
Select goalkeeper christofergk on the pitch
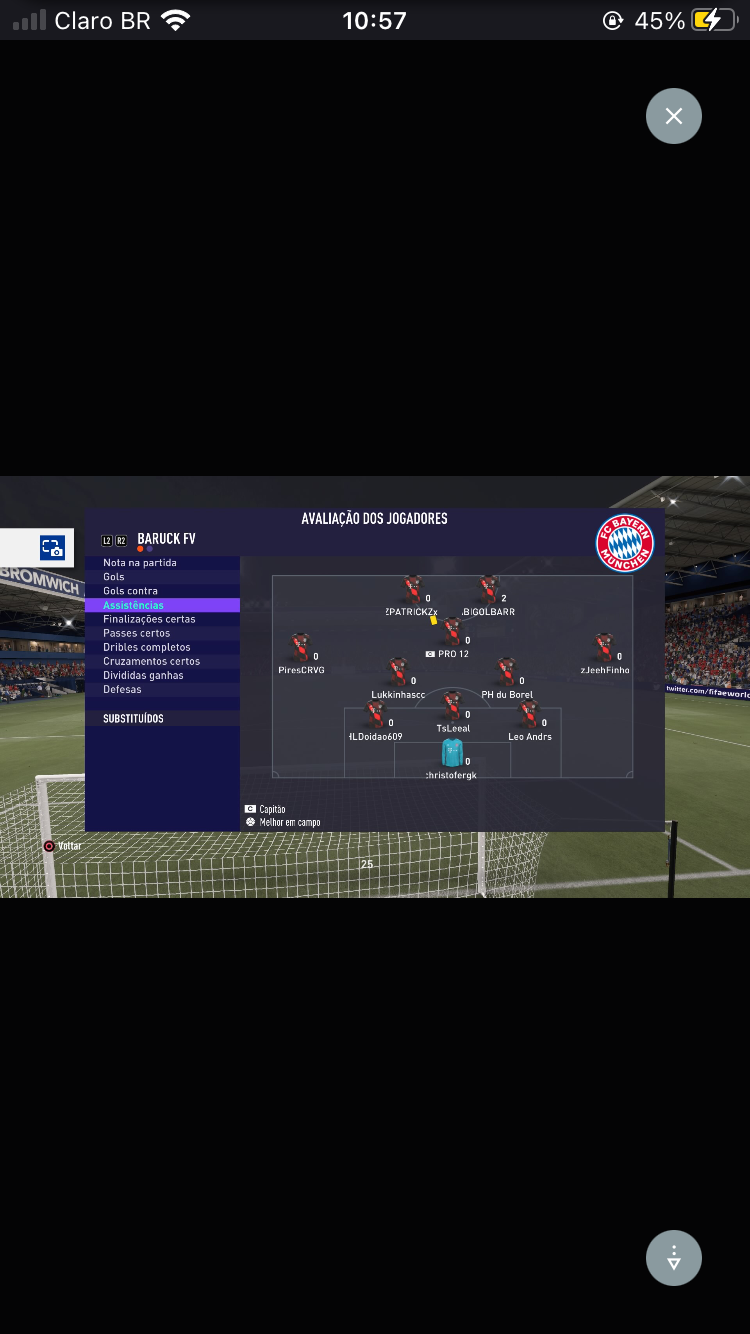point(452,753)
